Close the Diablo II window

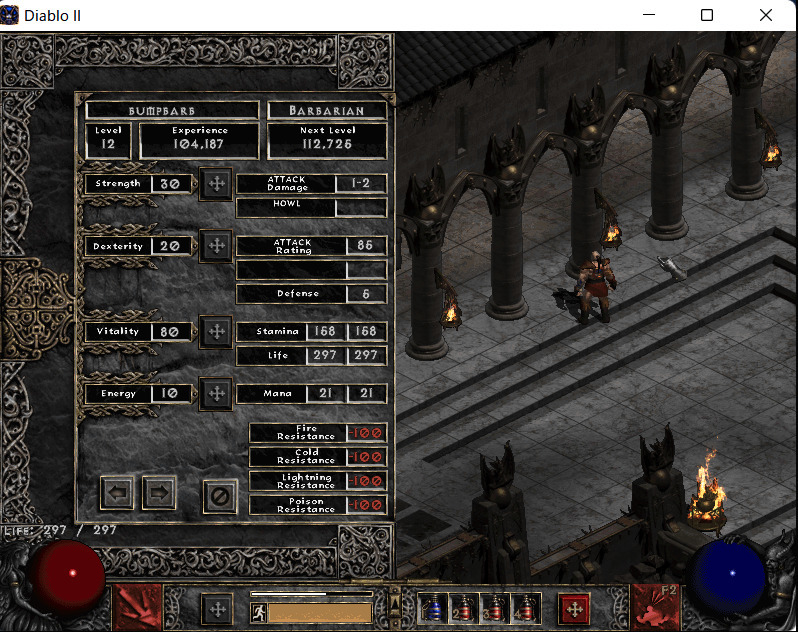(765, 15)
